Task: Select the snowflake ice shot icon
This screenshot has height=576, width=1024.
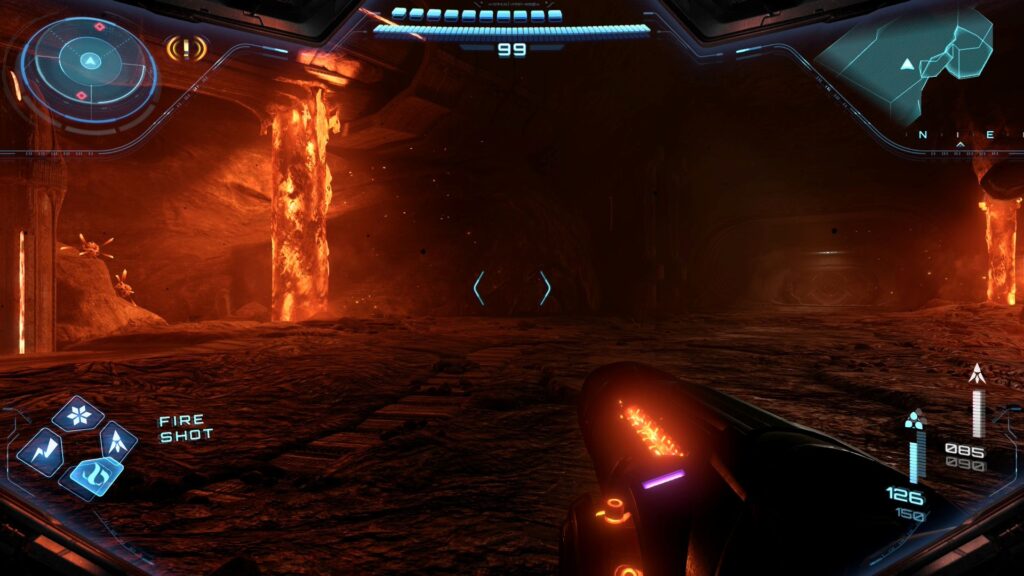Action: point(77,413)
